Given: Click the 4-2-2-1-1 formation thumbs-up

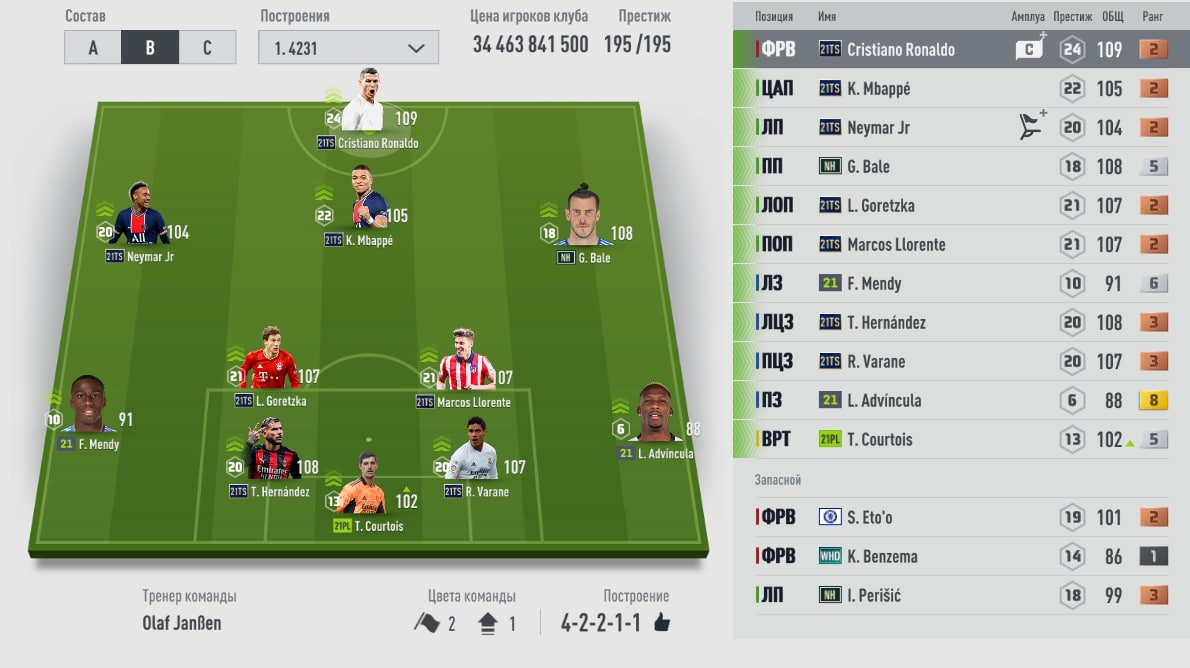Looking at the screenshot, I should (x=661, y=623).
